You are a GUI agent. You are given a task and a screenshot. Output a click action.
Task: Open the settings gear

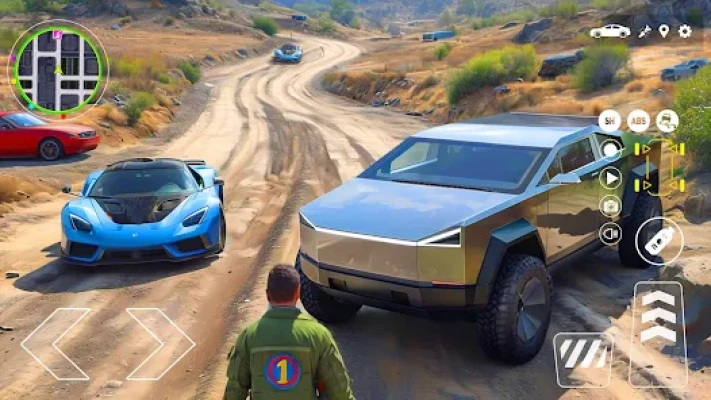point(685,31)
